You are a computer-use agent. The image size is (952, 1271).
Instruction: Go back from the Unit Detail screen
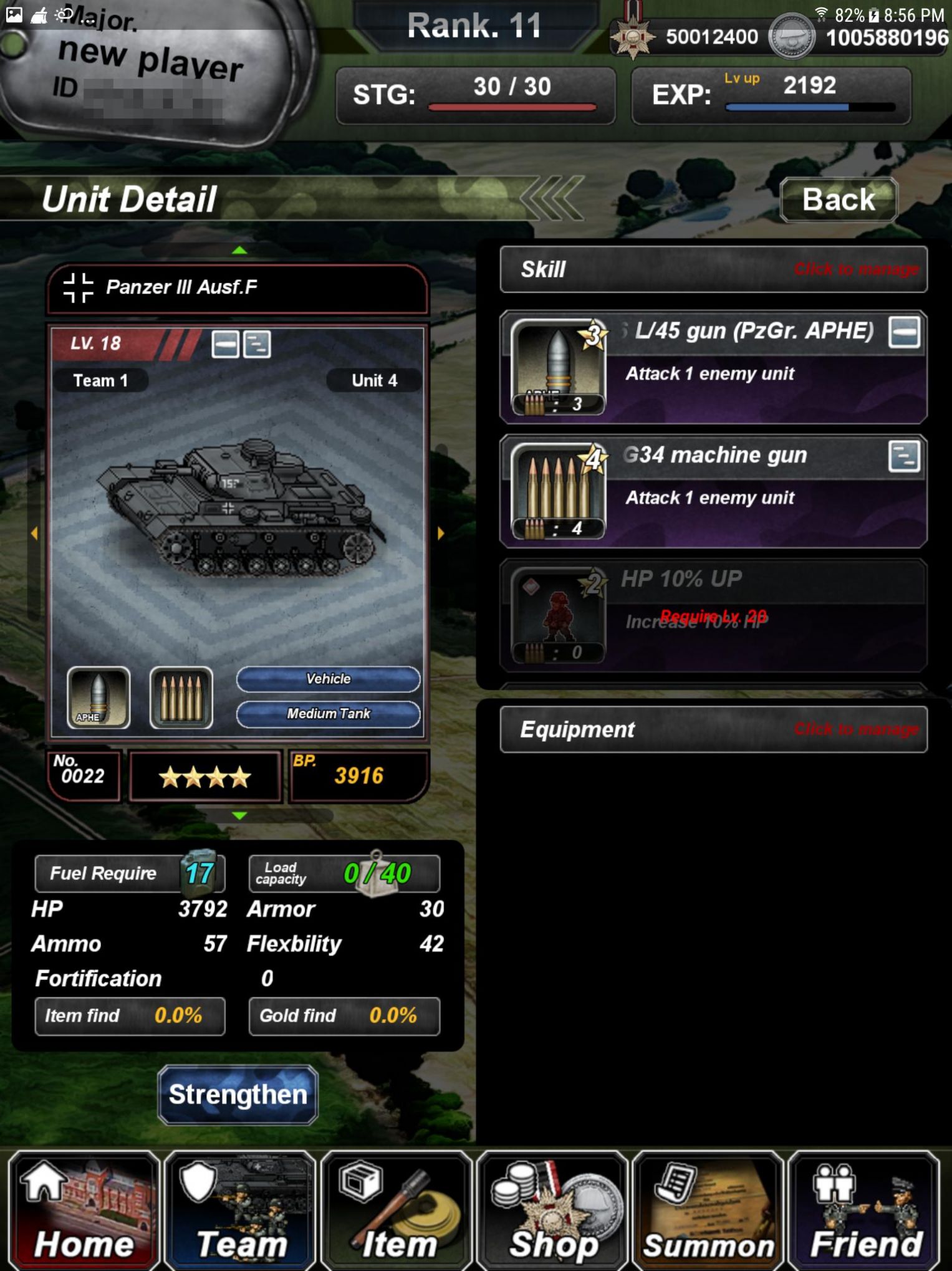click(838, 200)
